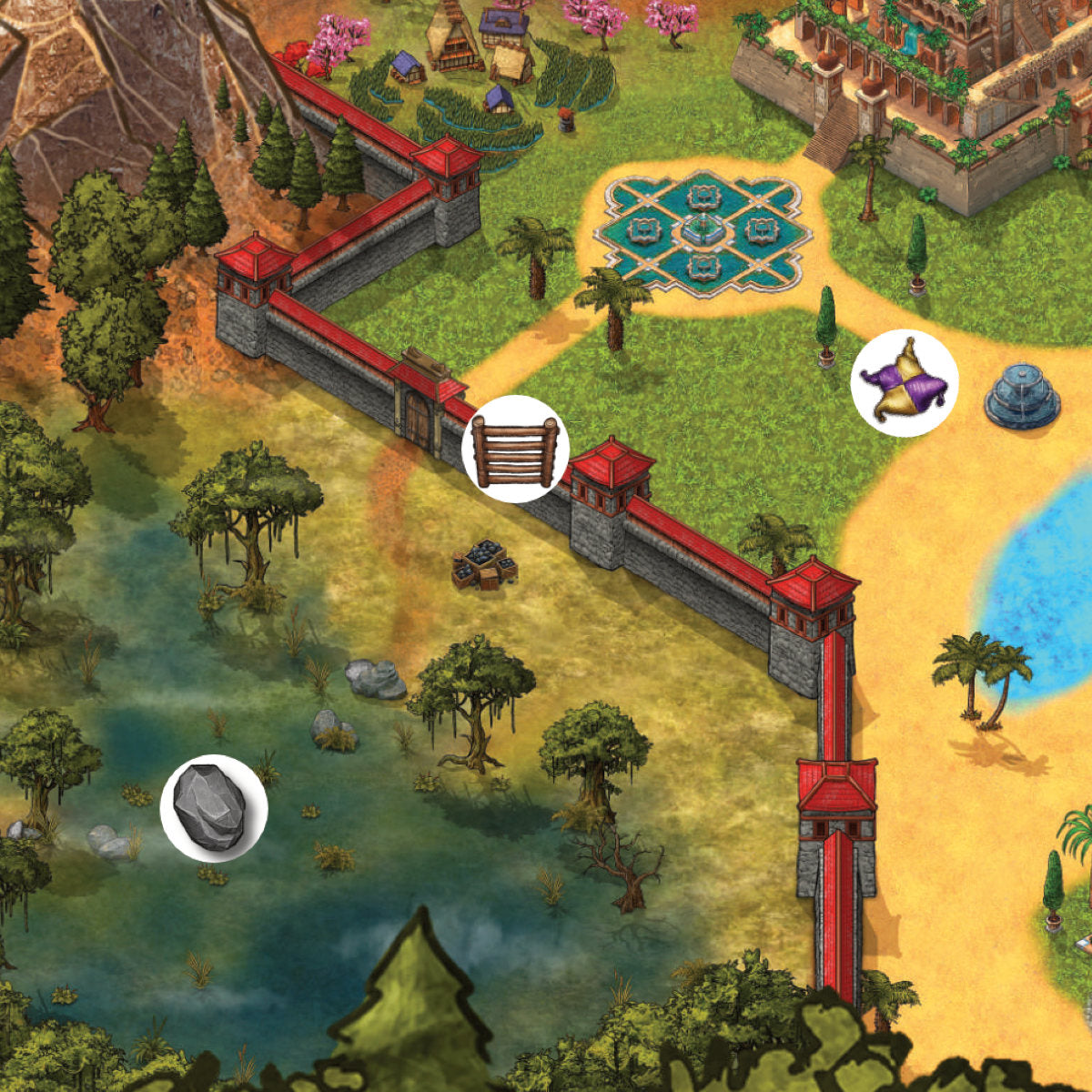Collect the wooden fence resource marker
Viewport: 1092px width, 1092px height.
(x=515, y=450)
